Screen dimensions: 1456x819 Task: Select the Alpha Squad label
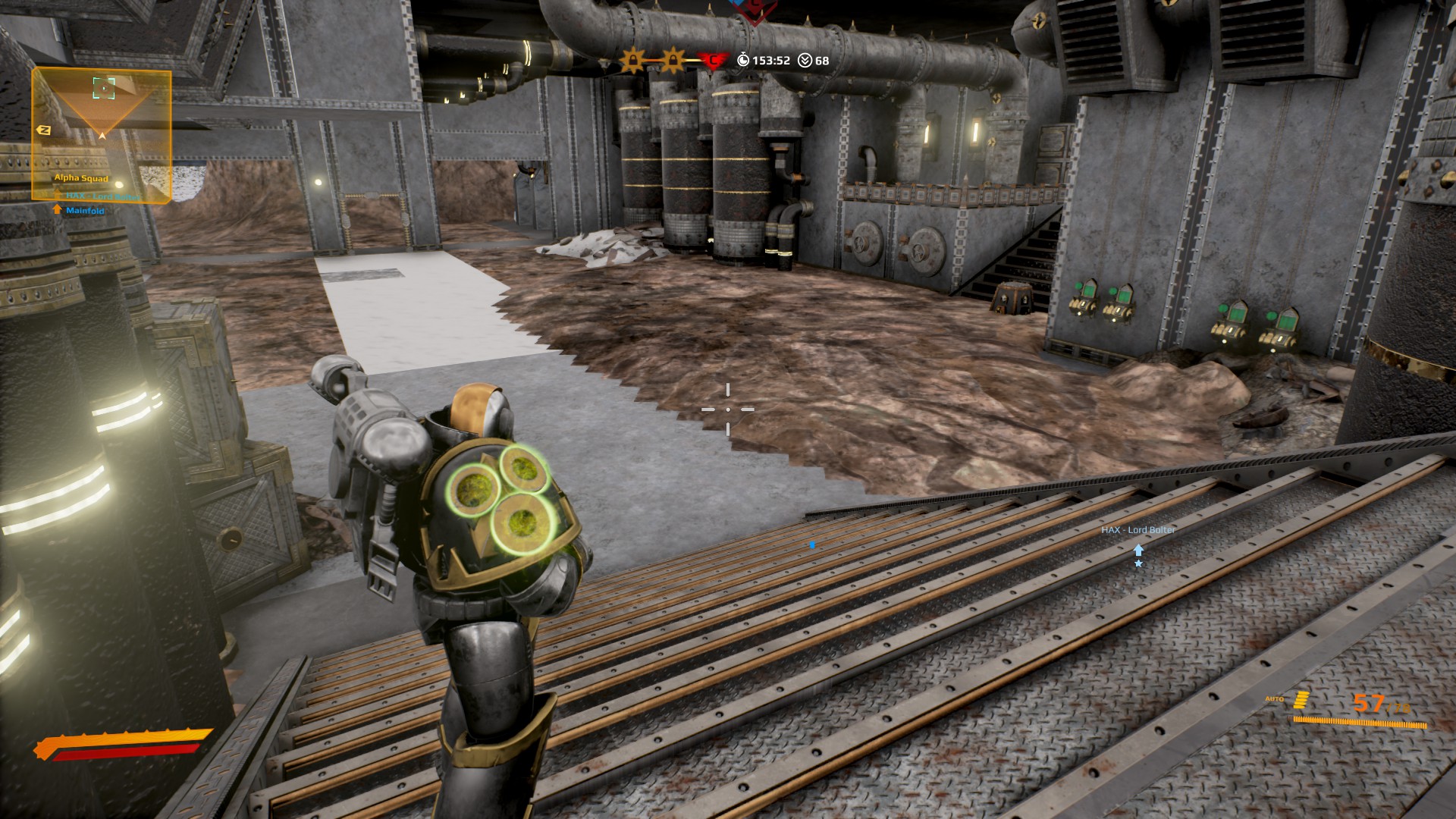pos(81,178)
